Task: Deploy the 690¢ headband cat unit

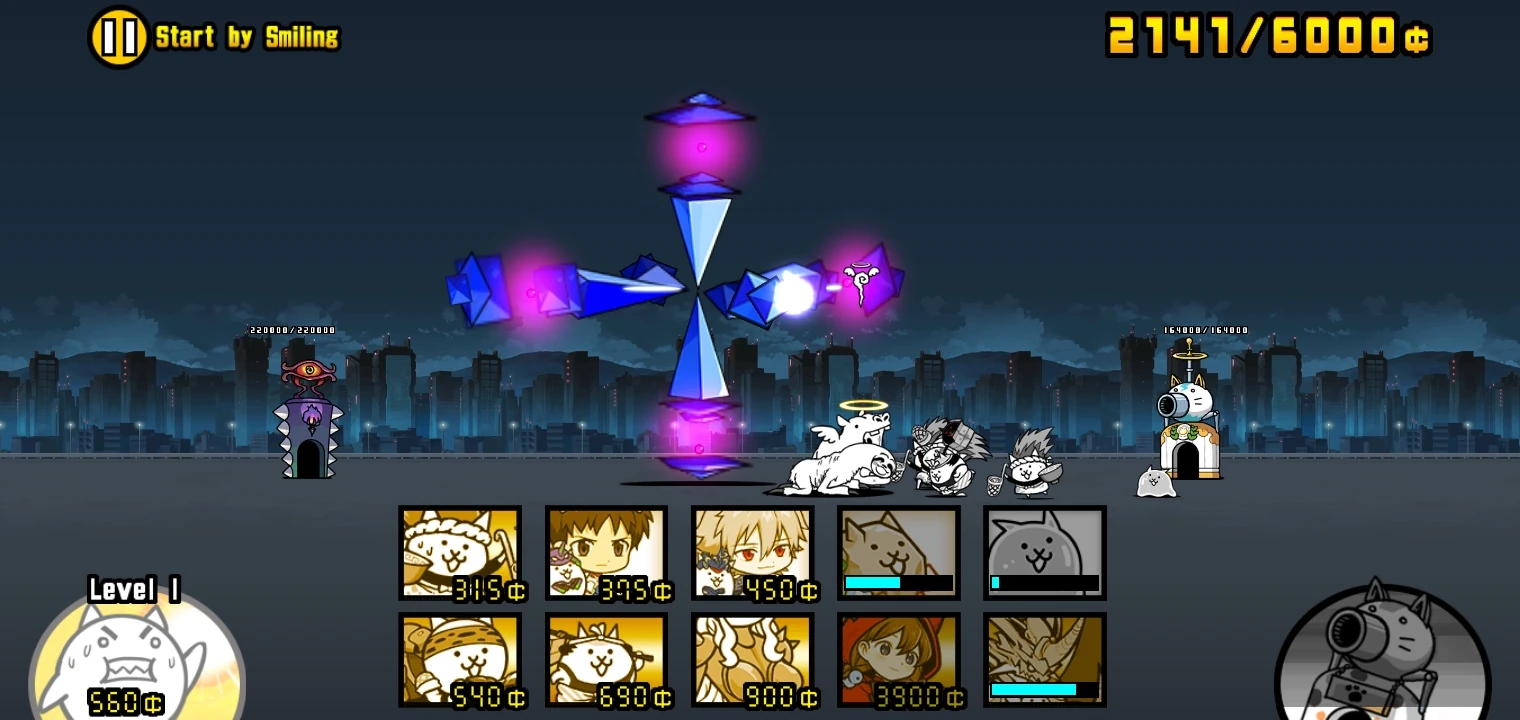Action: (x=606, y=657)
